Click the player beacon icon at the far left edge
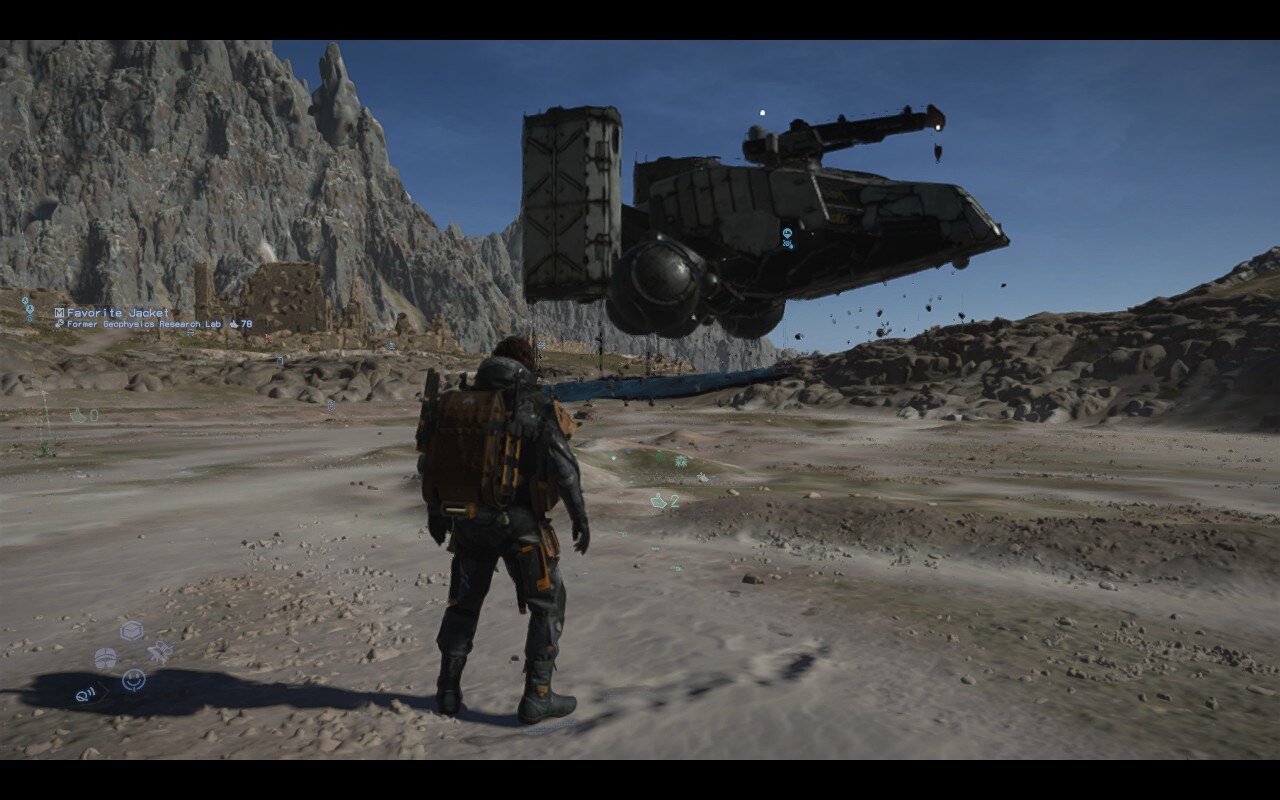 pyautogui.click(x=30, y=309)
